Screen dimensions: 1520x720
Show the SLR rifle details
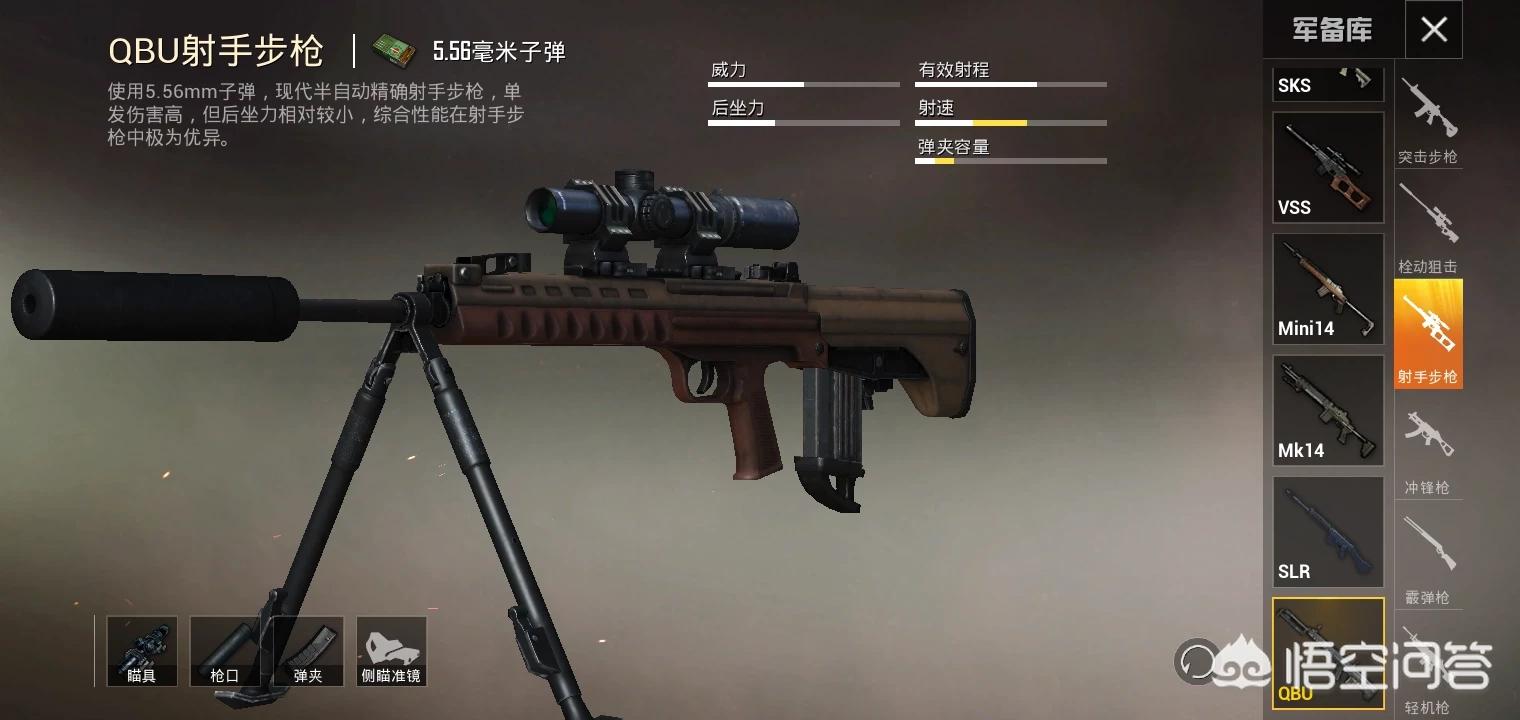pos(1327,531)
